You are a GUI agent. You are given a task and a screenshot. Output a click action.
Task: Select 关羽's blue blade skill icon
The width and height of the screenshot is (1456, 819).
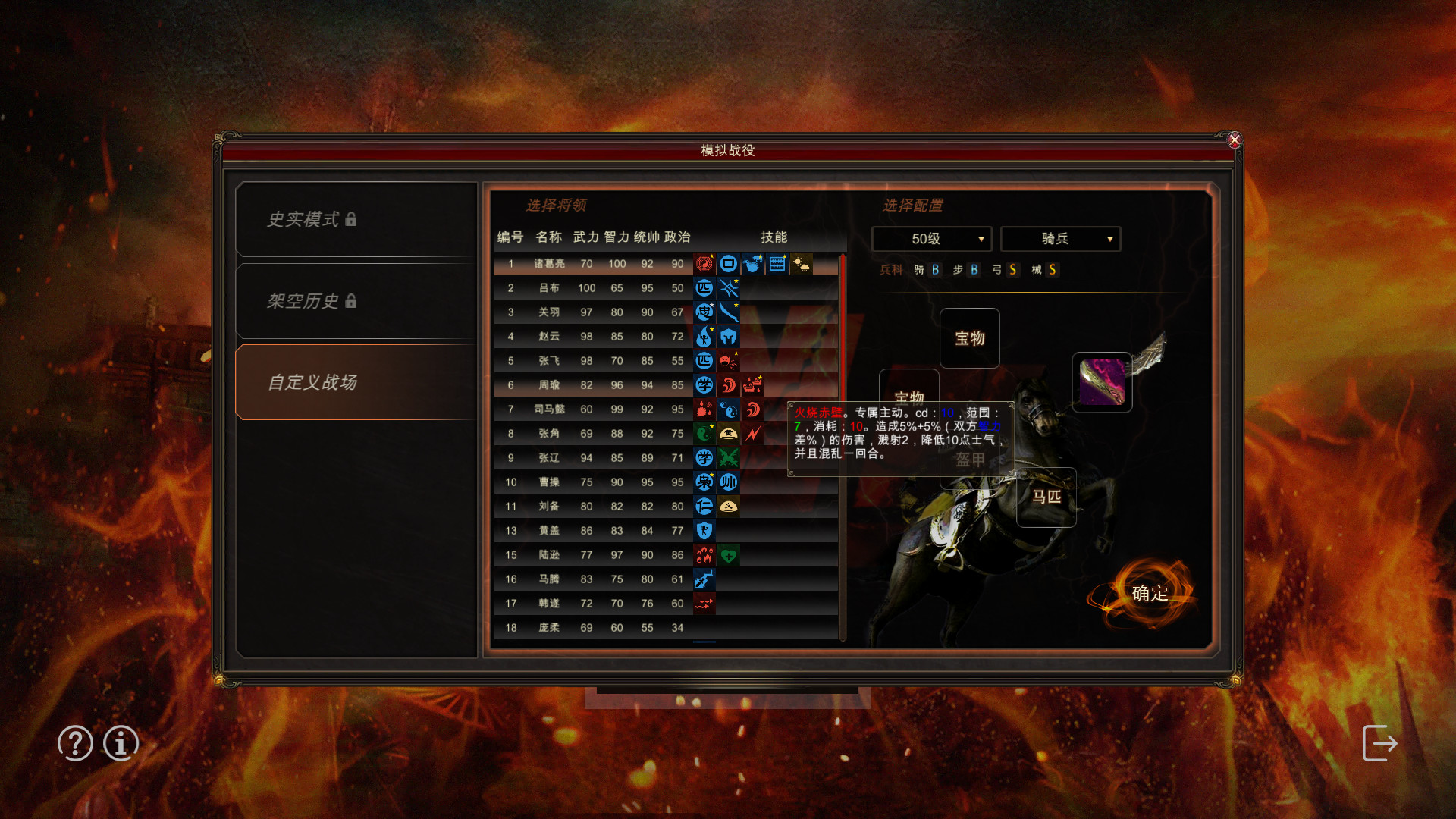pyautogui.click(x=728, y=312)
